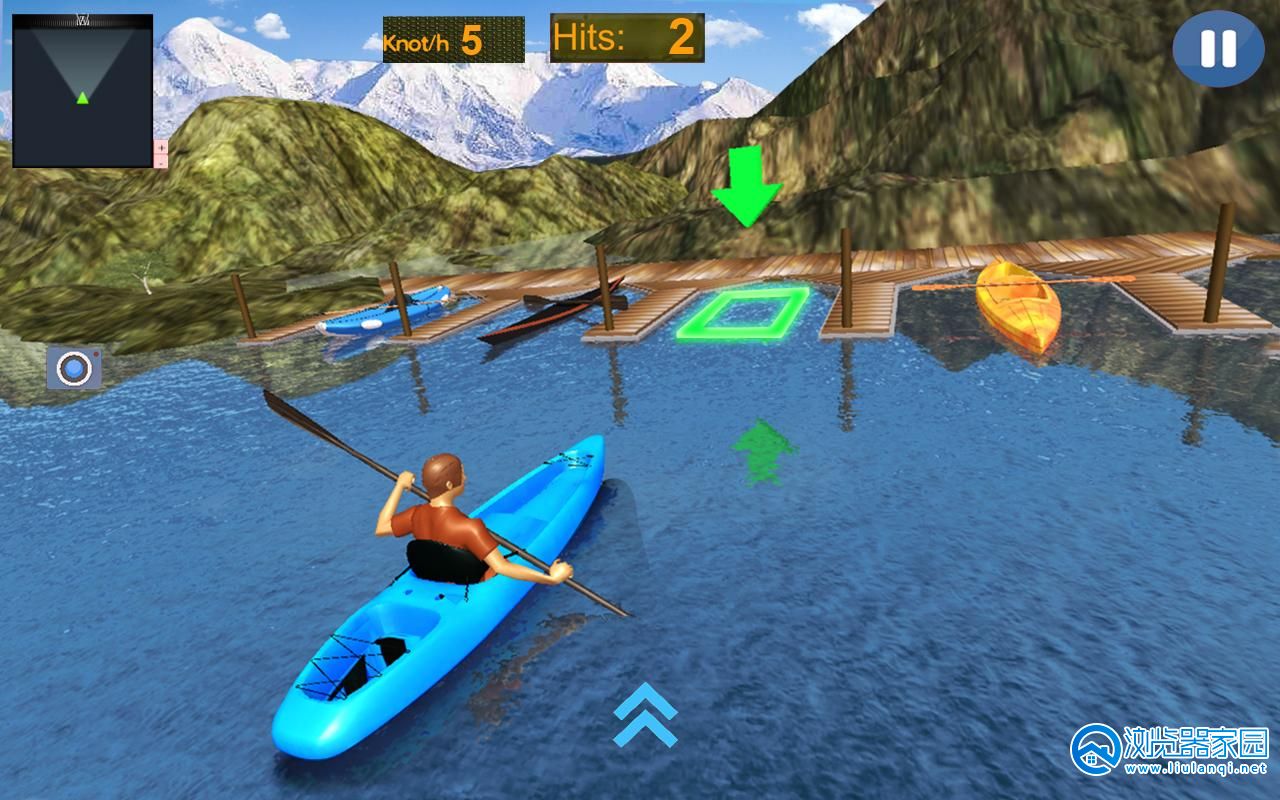Viewport: 1280px width, 800px height.
Task: Switch camera view with the camera icon
Action: [74, 368]
